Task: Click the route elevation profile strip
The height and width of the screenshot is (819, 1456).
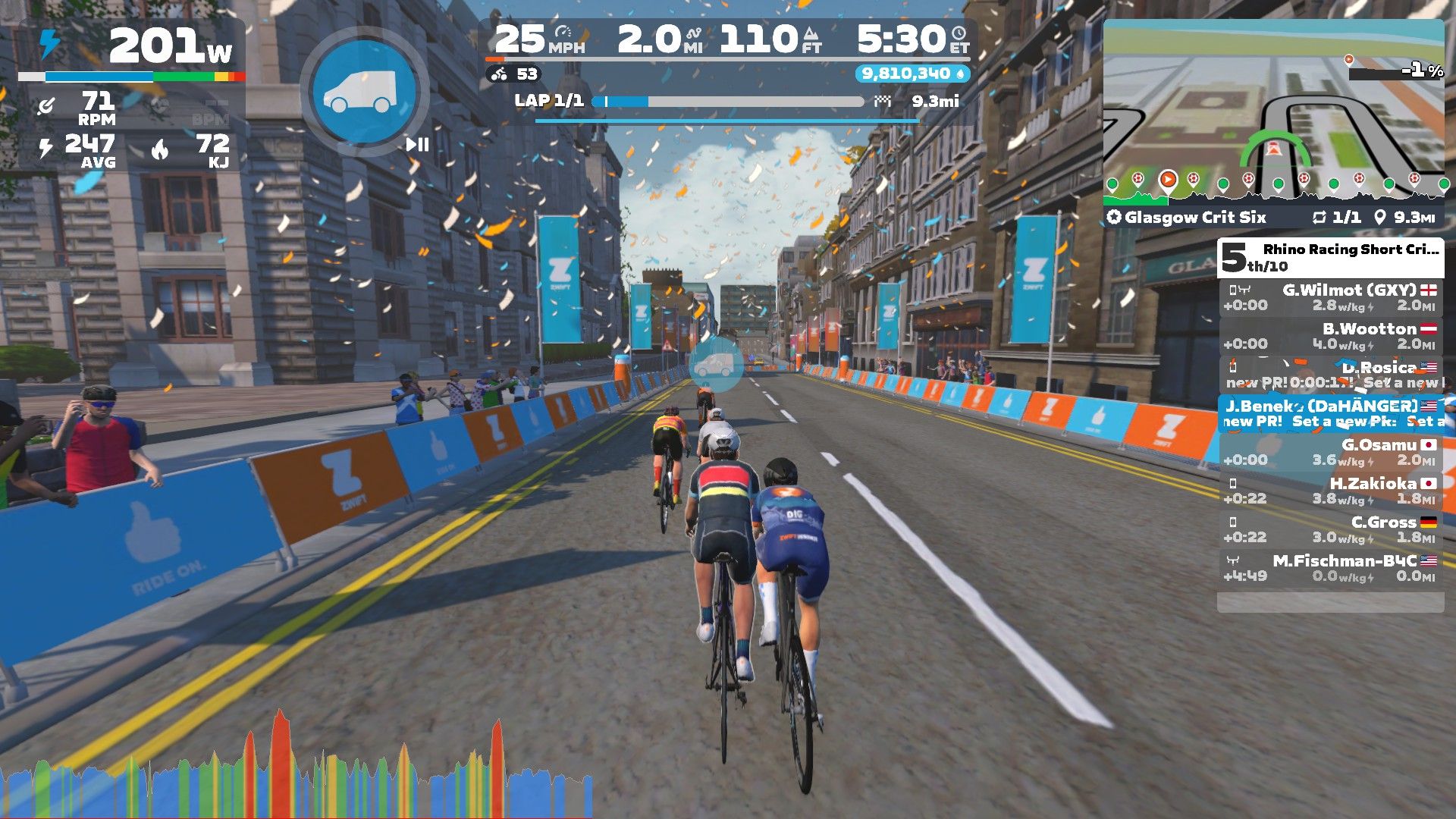Action: pos(1274,190)
